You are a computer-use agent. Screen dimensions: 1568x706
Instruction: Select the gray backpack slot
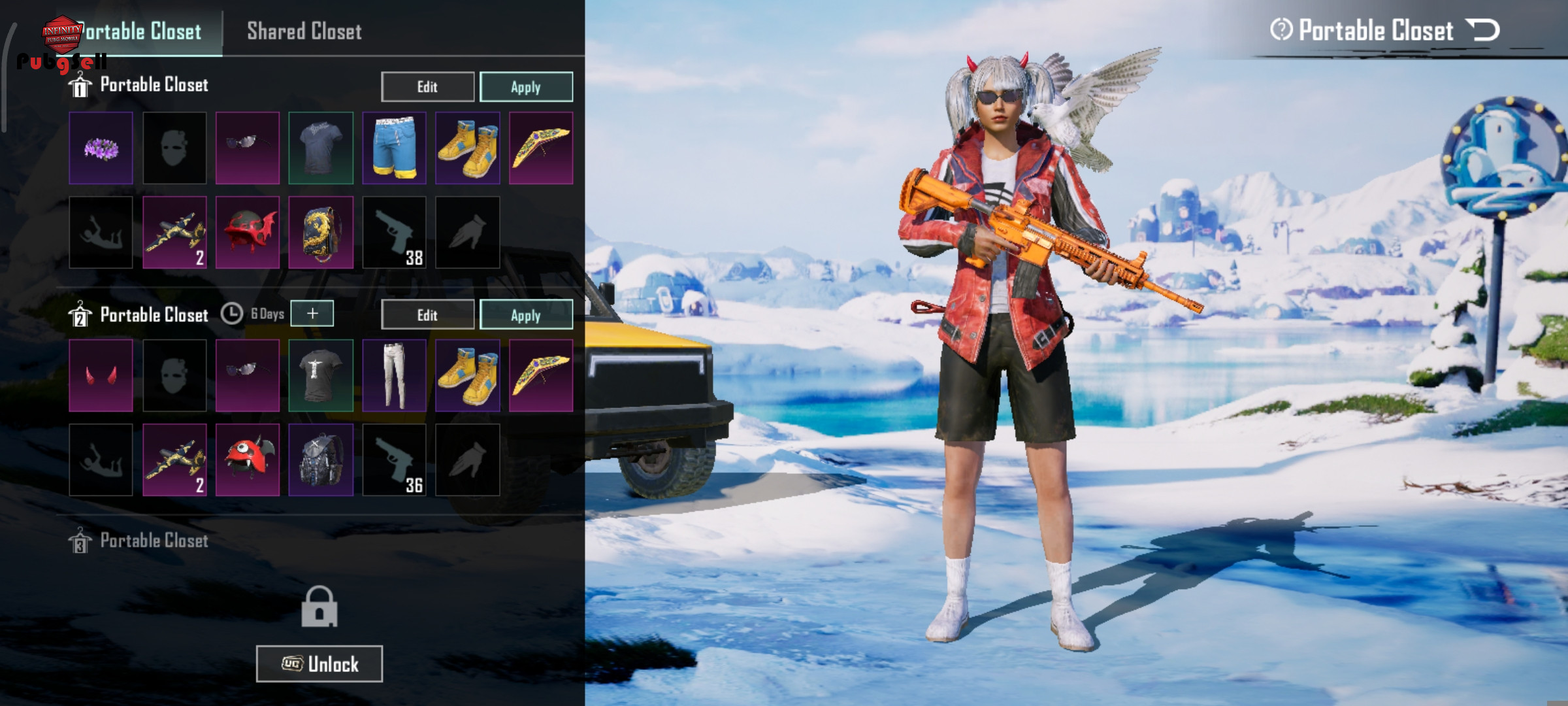(x=321, y=460)
